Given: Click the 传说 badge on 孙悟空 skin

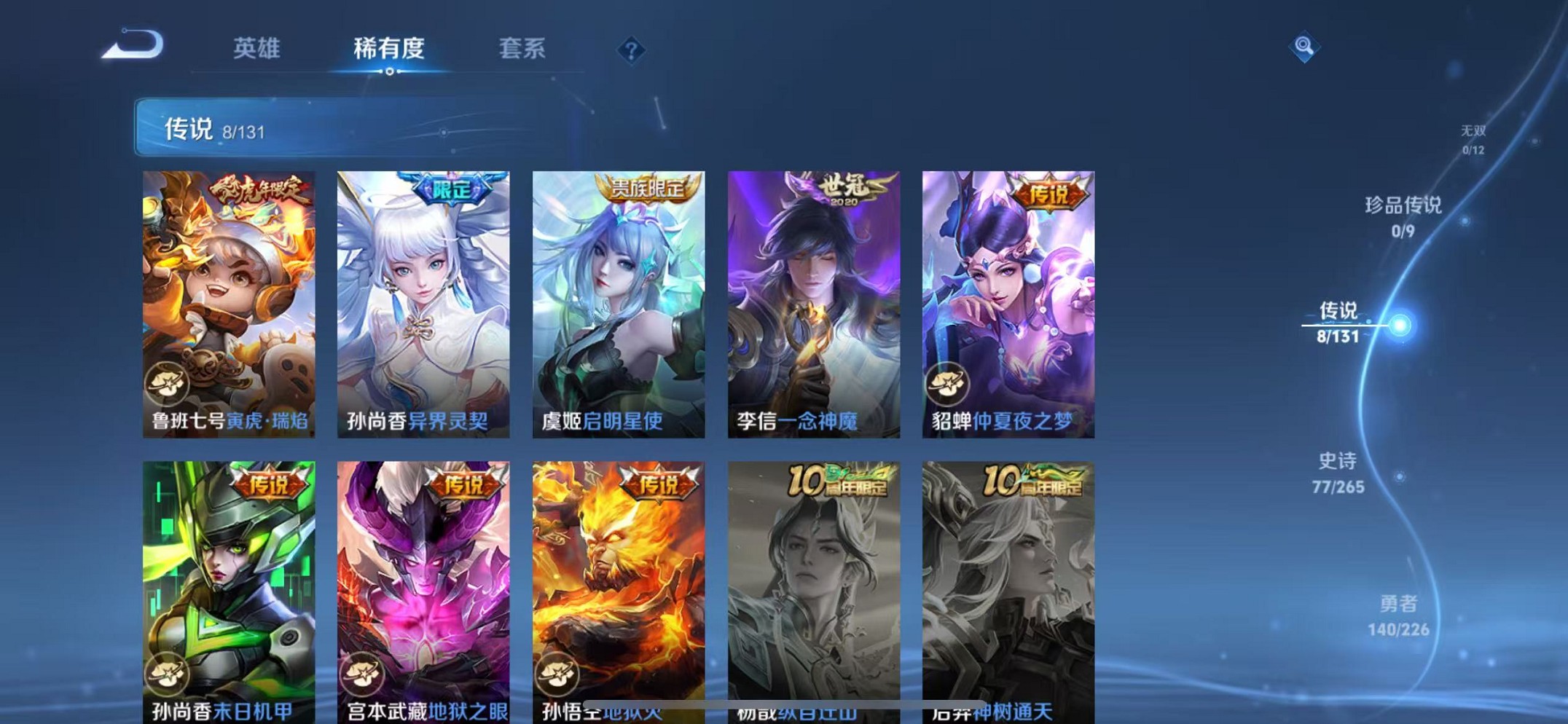Looking at the screenshot, I should coord(659,481).
